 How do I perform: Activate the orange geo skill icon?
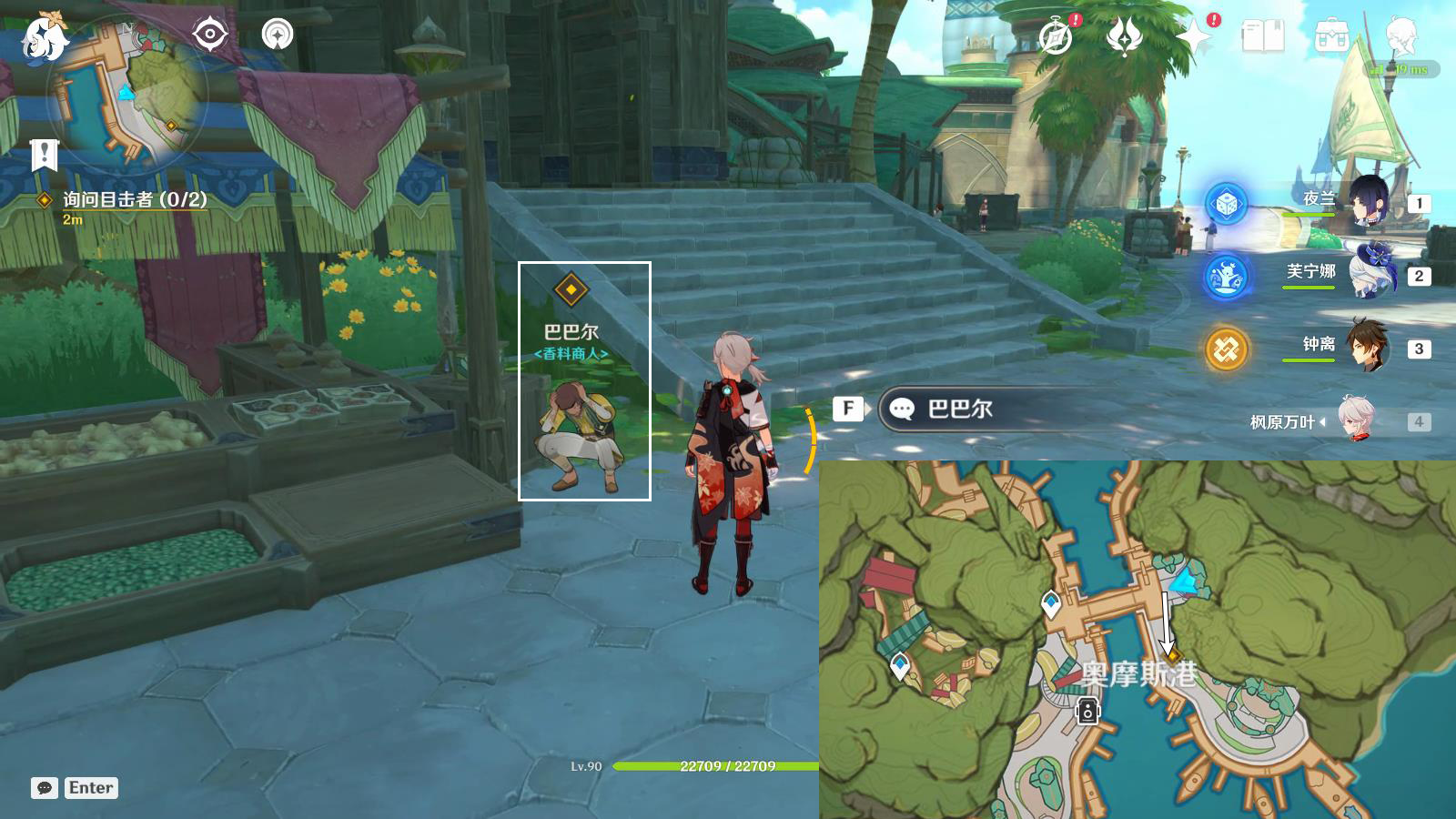click(x=1226, y=349)
